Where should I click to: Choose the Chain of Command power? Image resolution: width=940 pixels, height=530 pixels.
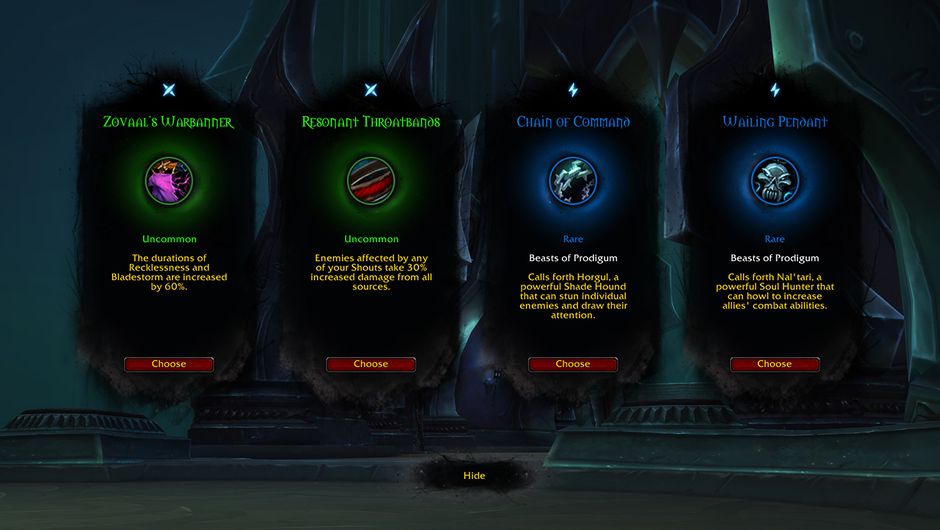[x=573, y=364]
